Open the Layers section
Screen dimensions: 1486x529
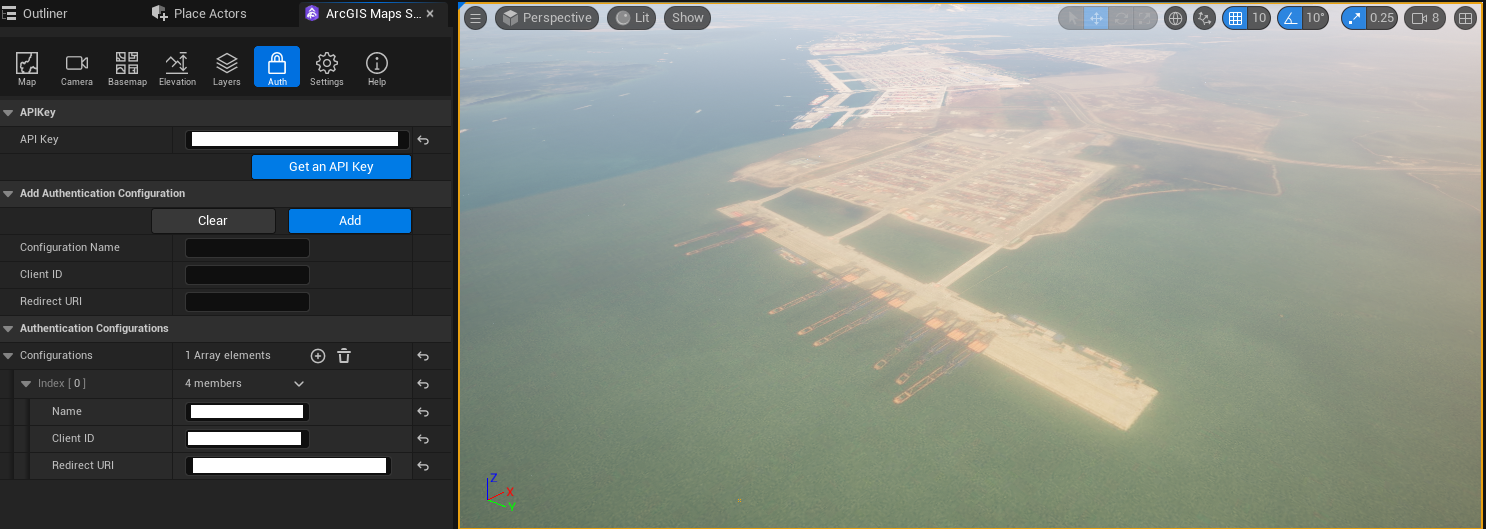pos(227,68)
